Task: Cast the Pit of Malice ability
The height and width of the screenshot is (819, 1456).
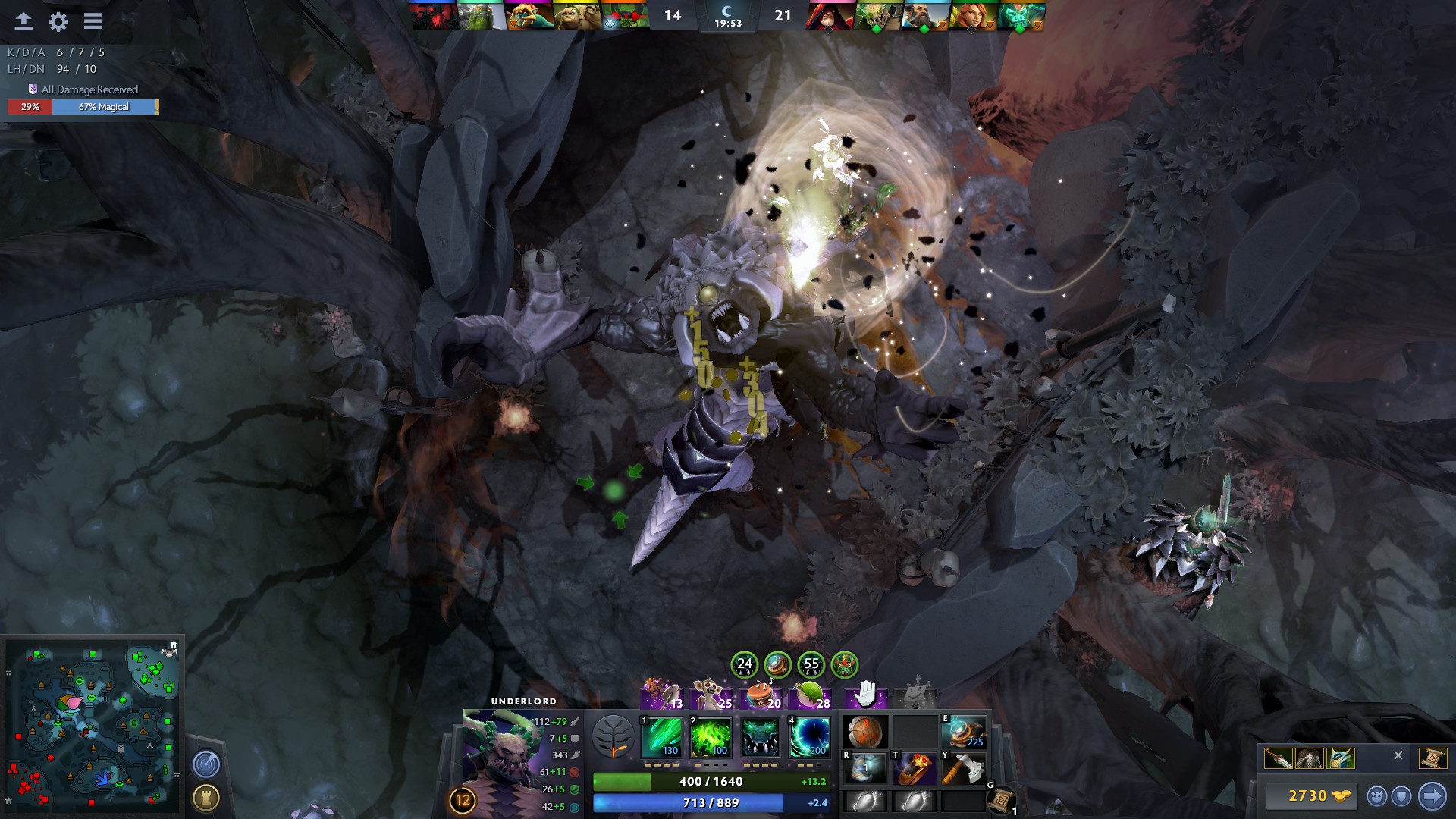Action: (x=711, y=737)
